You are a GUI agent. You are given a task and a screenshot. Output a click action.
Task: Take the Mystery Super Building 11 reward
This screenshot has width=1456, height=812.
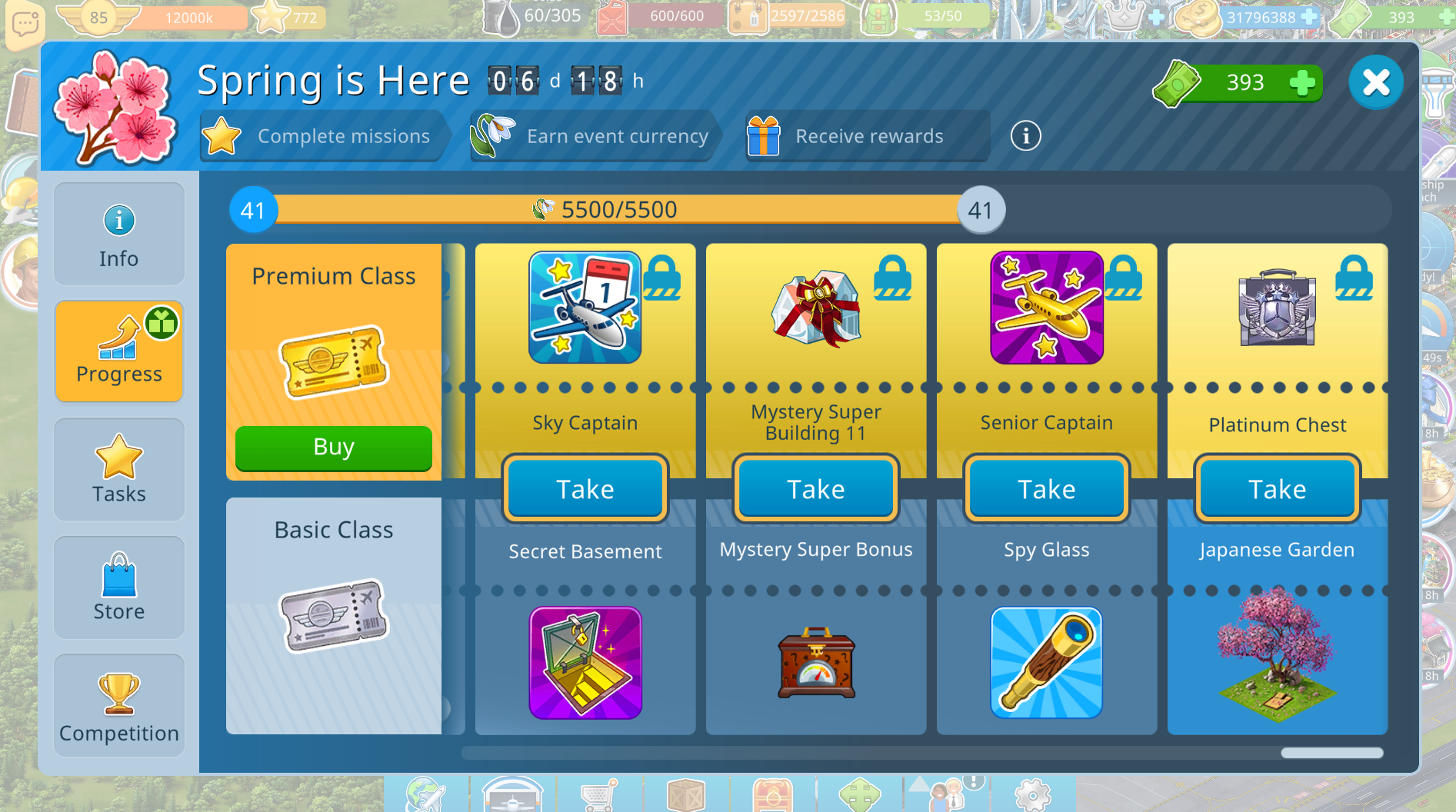[x=815, y=489]
